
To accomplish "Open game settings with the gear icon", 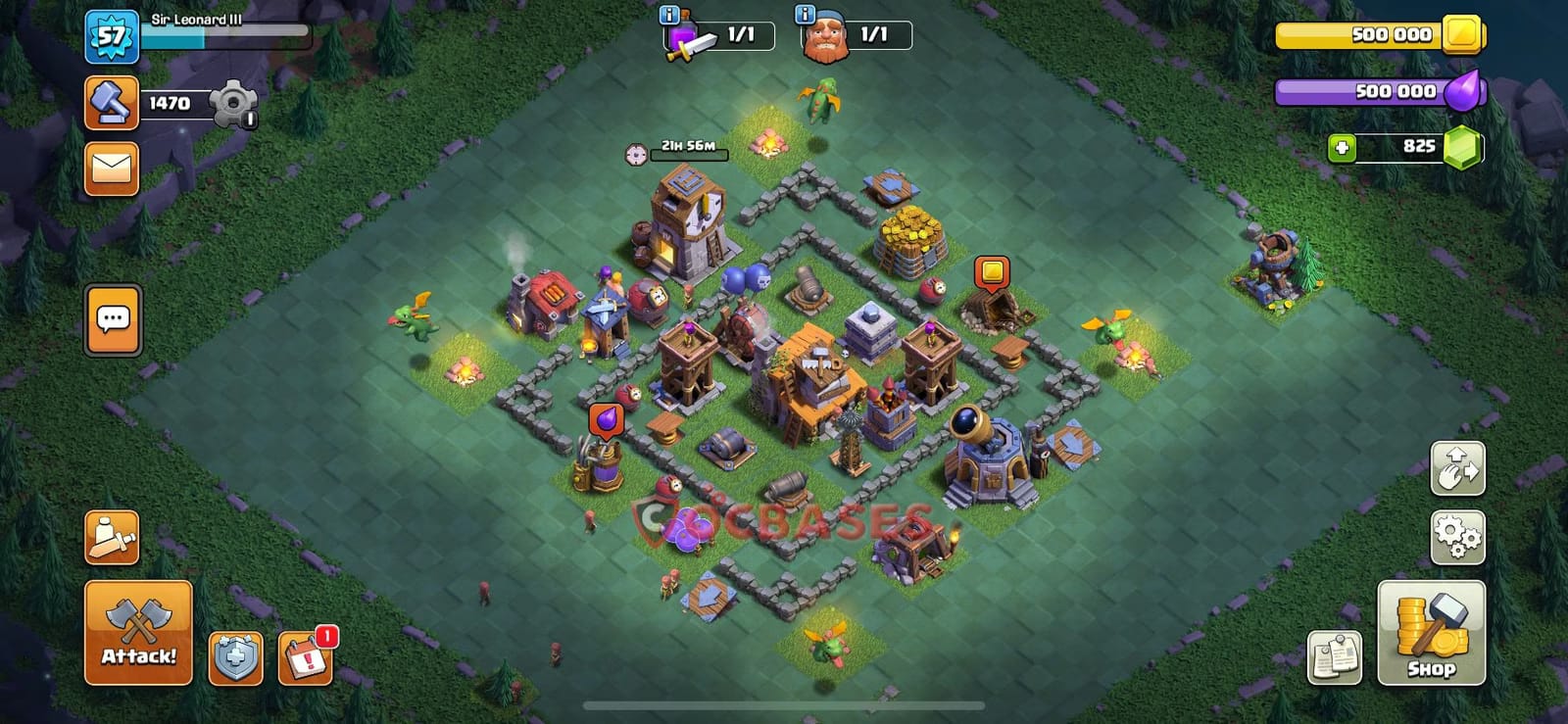I will [1458, 537].
